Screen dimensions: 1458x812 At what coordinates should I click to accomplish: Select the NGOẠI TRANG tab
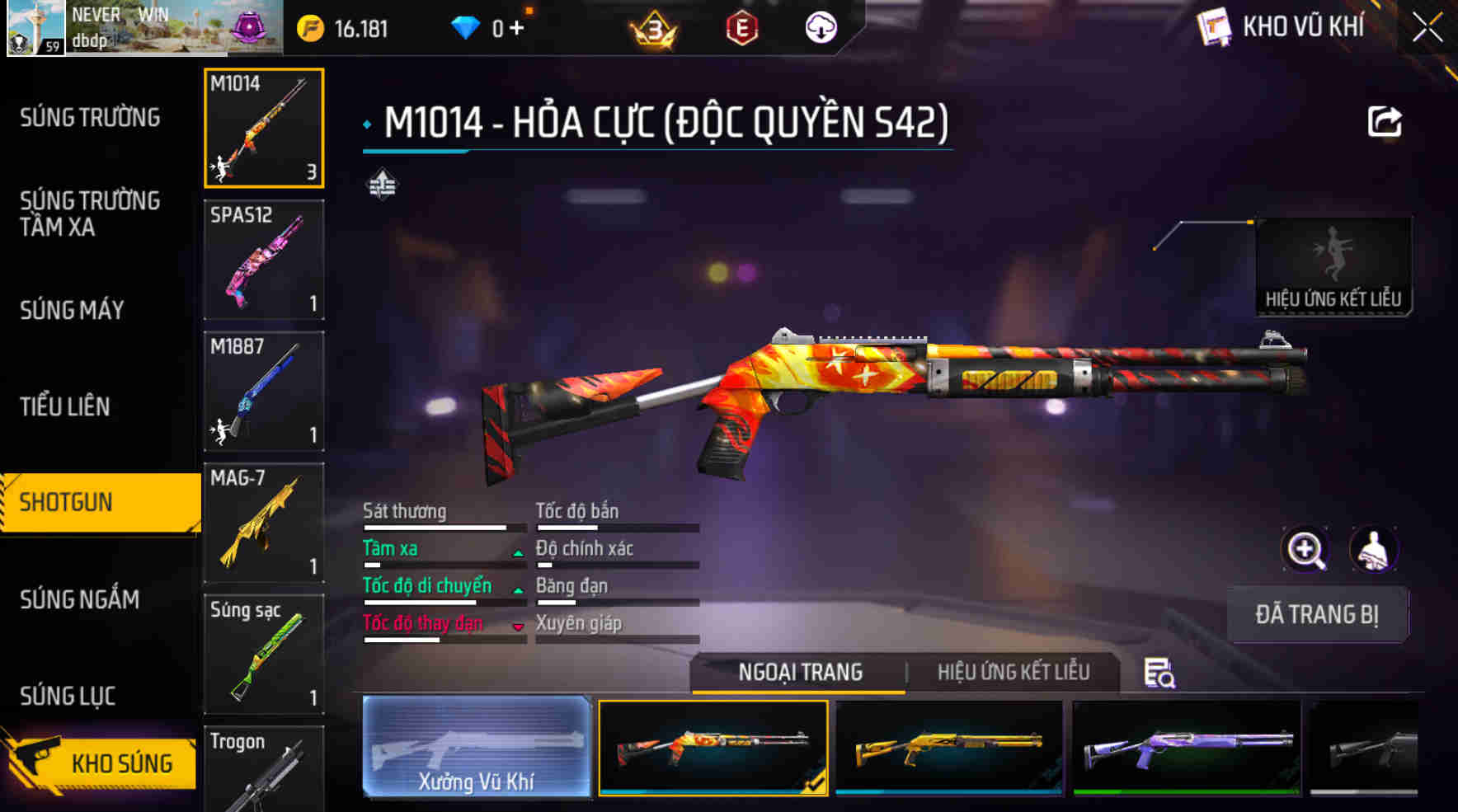[799, 672]
